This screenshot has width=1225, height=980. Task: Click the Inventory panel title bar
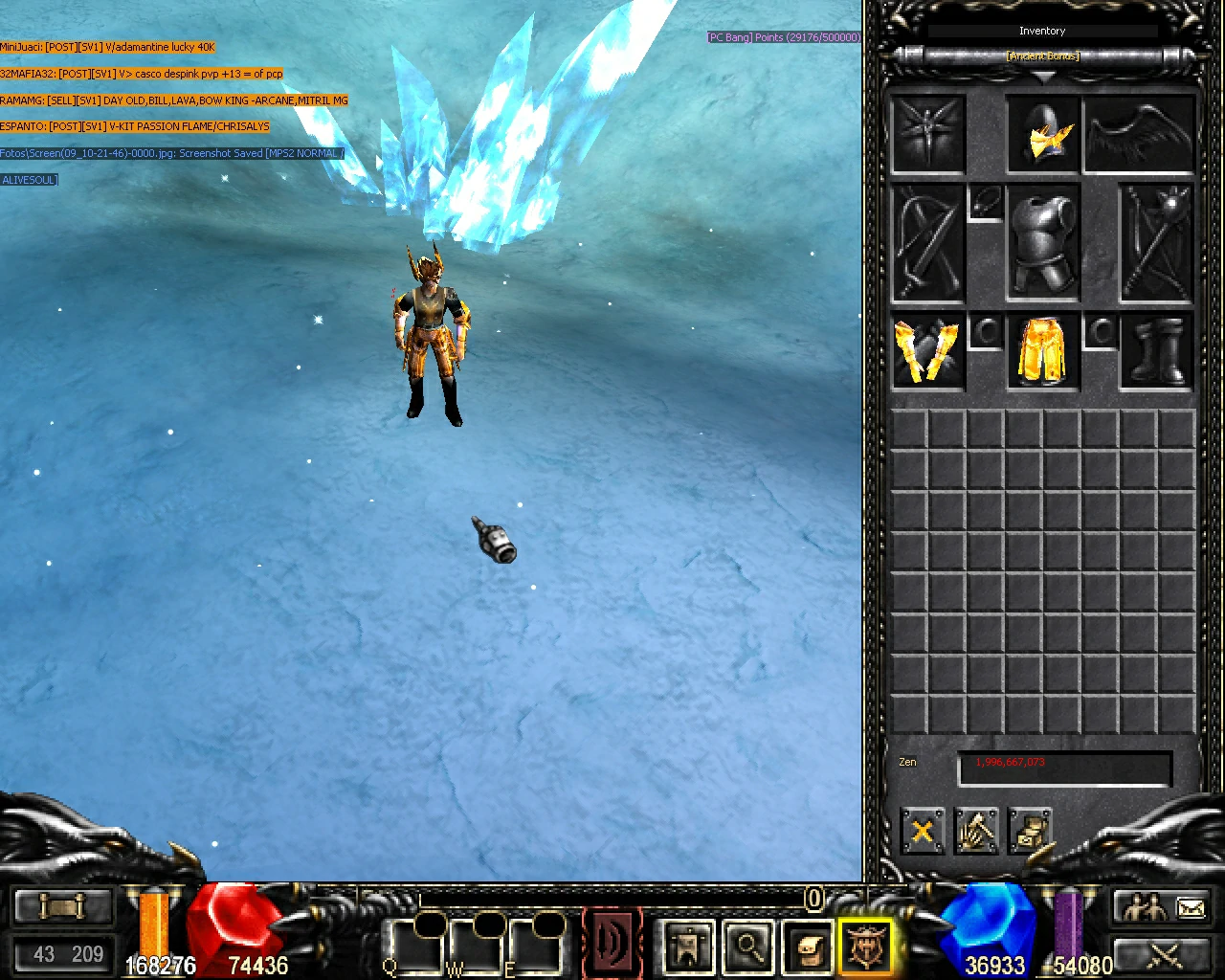[x=1042, y=30]
